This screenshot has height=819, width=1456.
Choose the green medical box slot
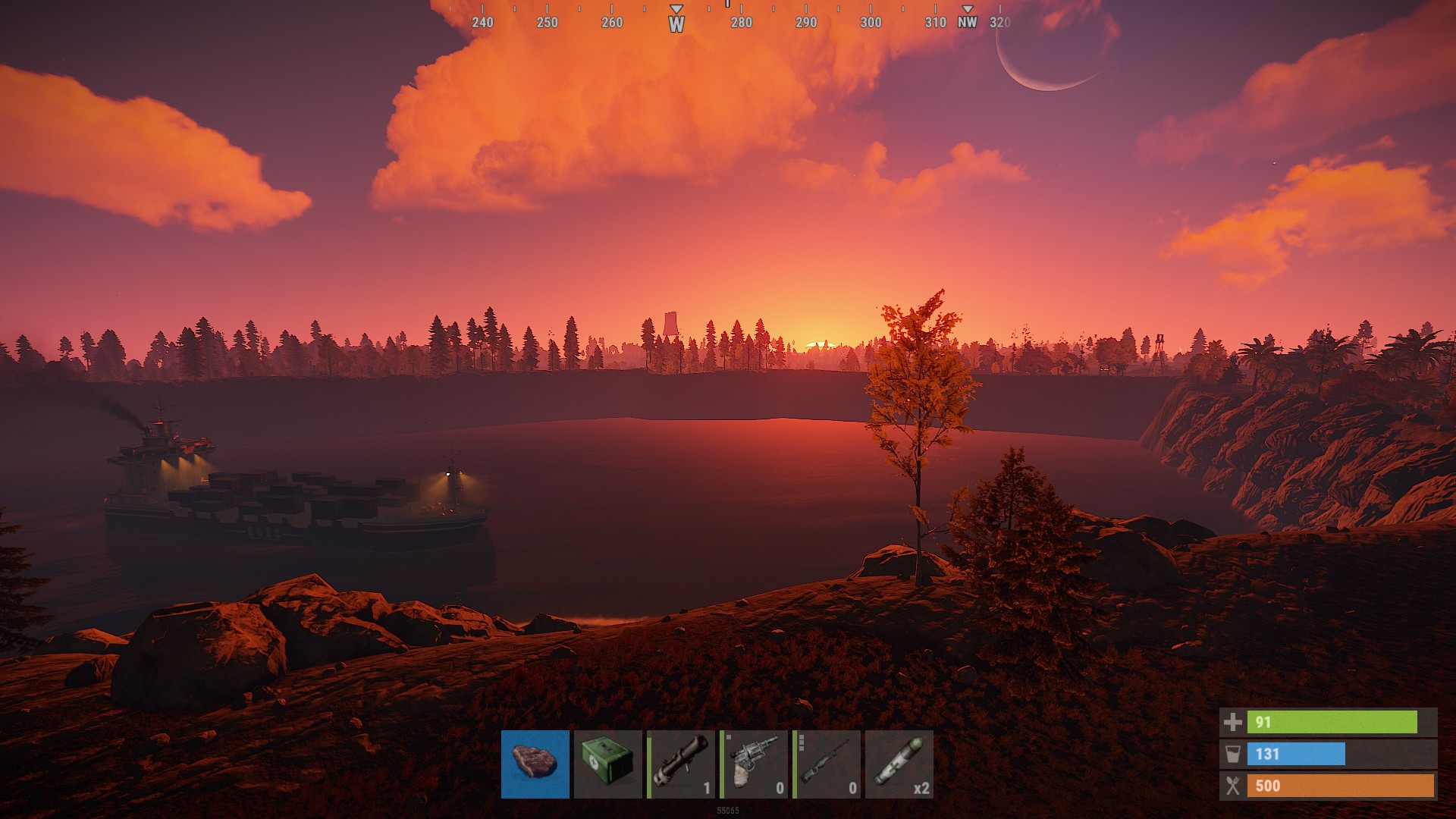(607, 764)
